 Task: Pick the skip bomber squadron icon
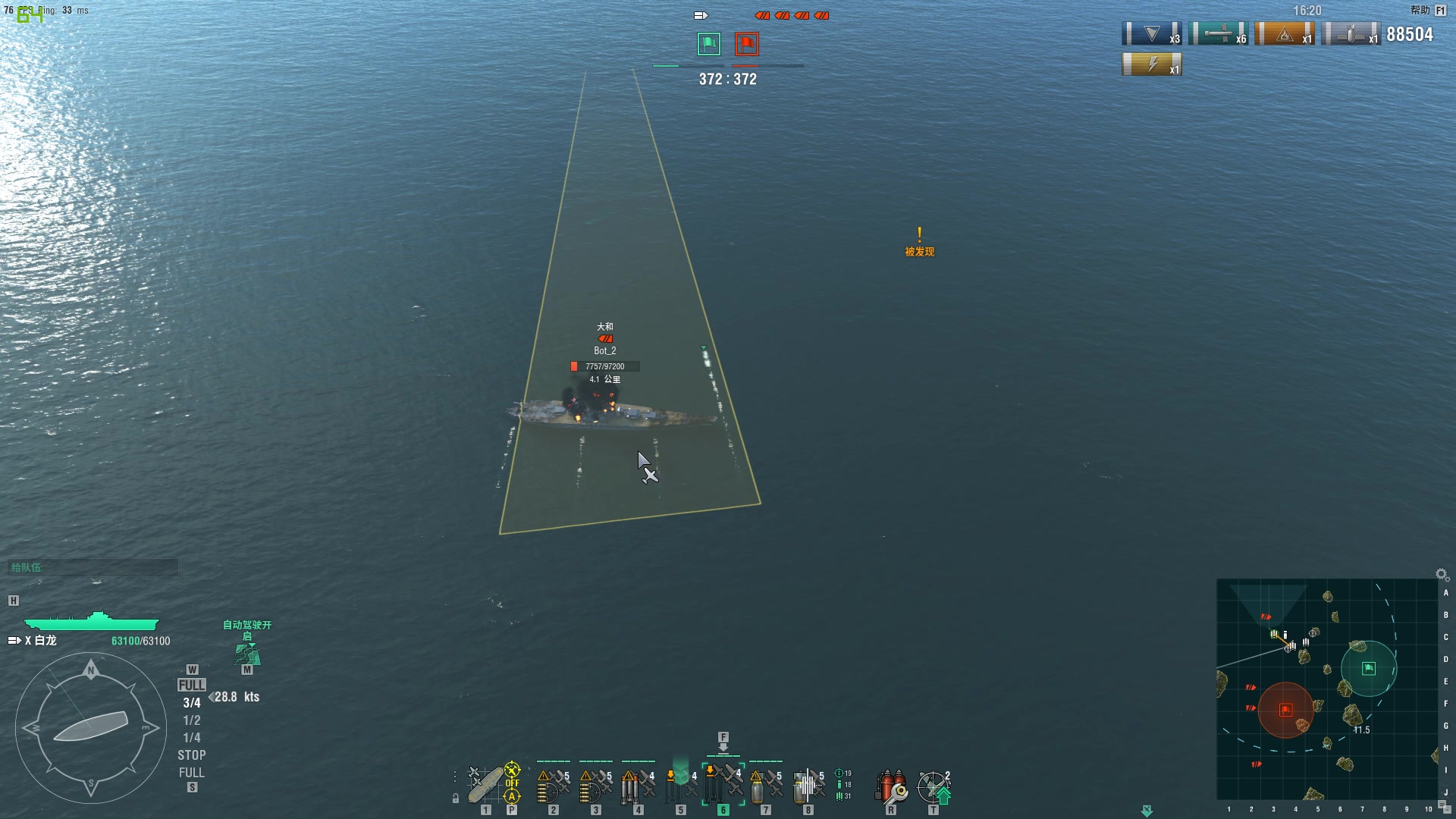[x=808, y=786]
